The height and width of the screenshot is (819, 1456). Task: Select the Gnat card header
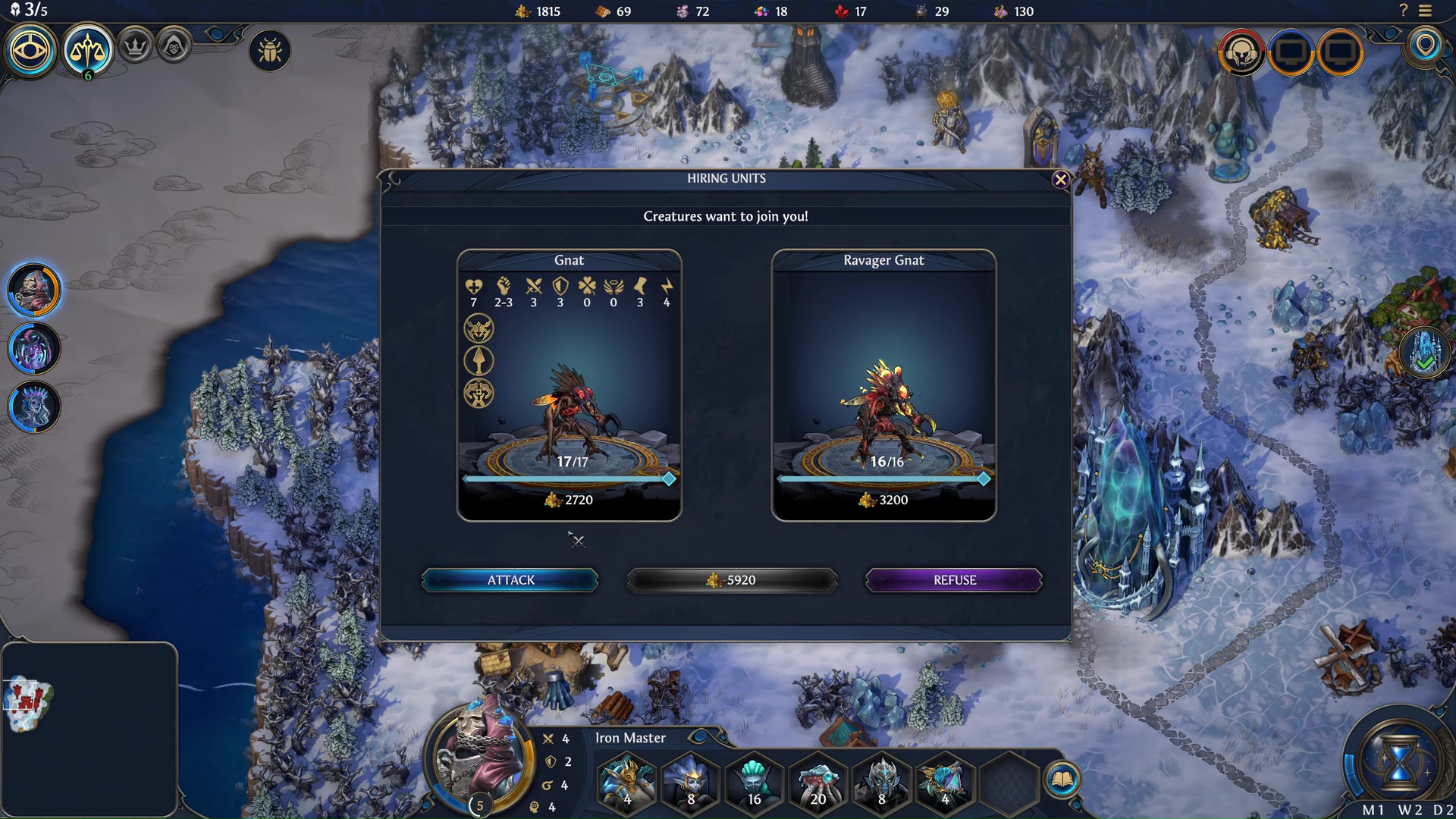click(x=569, y=260)
